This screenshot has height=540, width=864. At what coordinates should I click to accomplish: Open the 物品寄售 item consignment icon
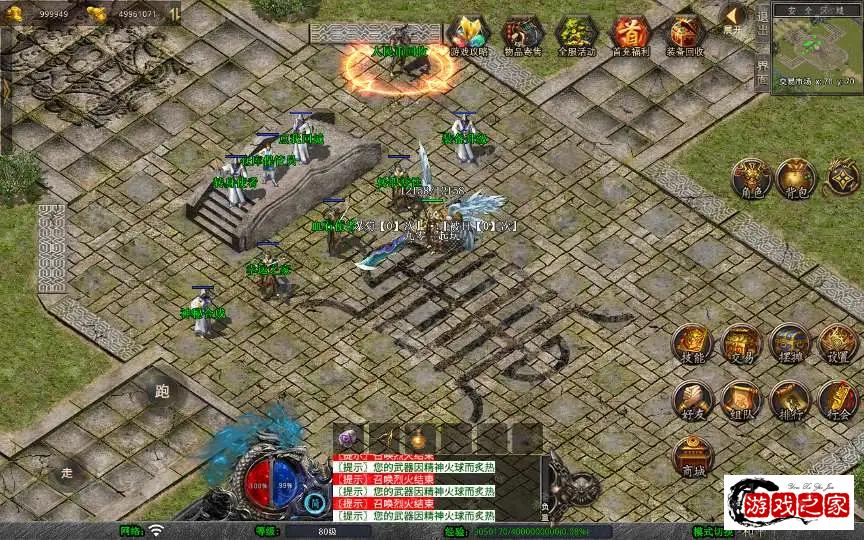(x=521, y=34)
